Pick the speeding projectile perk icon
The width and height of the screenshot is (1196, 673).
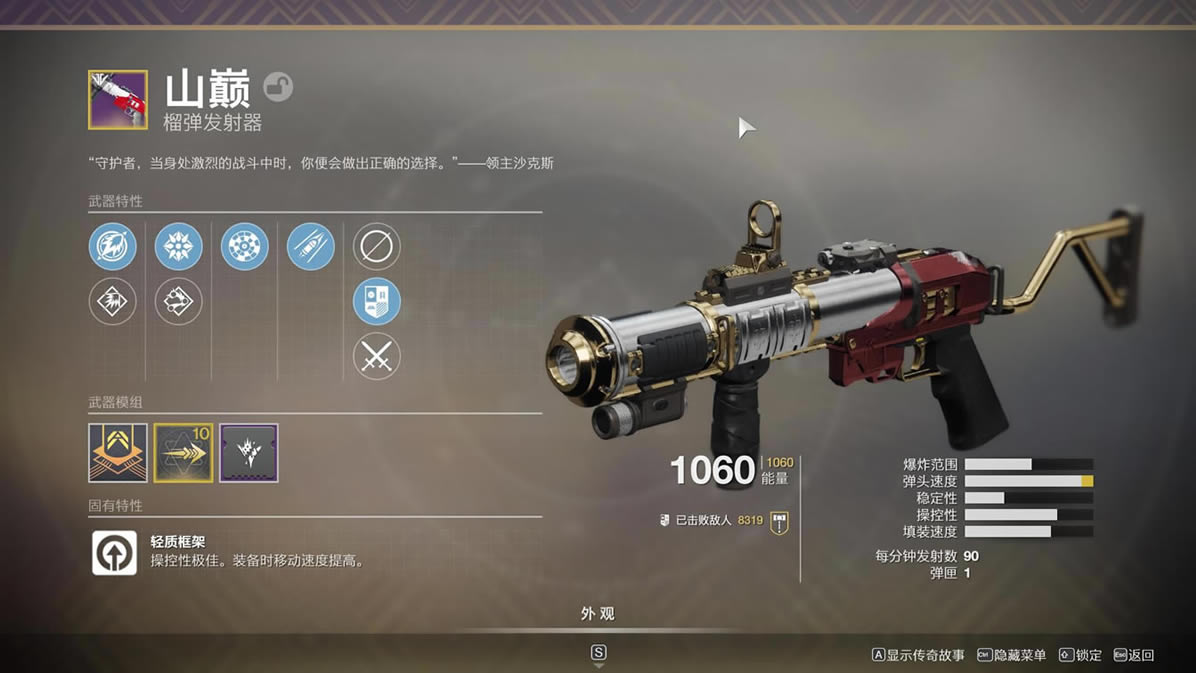click(311, 246)
